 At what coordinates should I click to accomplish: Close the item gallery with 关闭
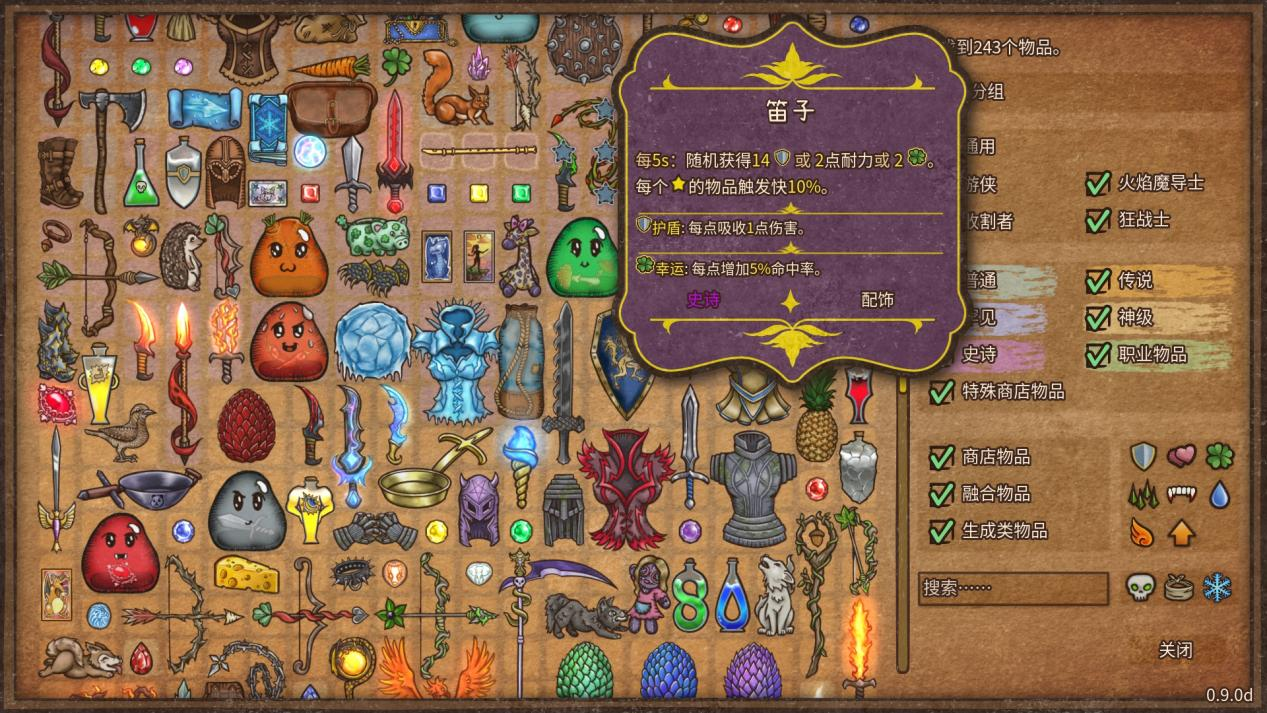[1175, 650]
